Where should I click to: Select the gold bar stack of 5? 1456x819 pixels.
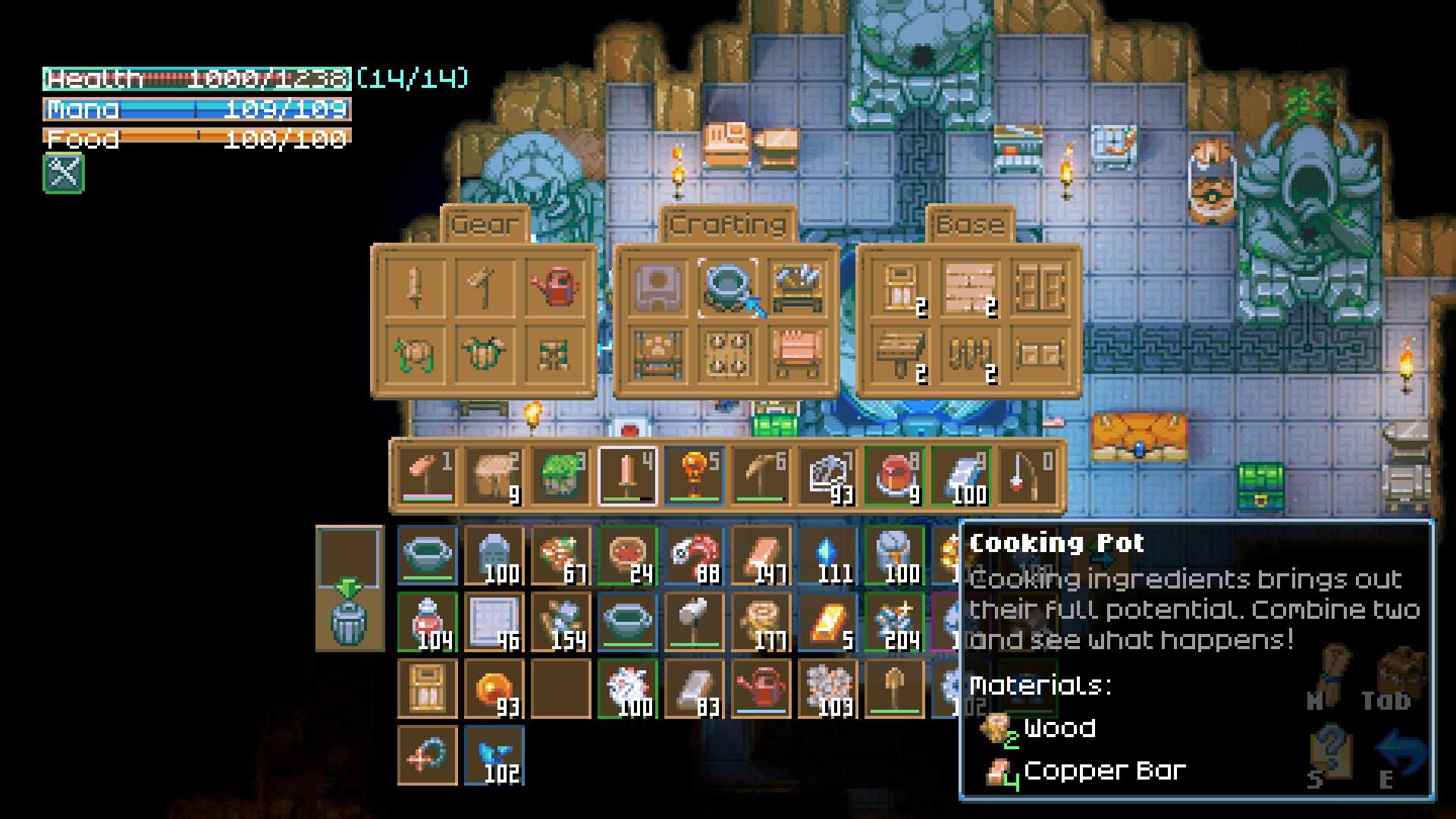click(x=828, y=623)
